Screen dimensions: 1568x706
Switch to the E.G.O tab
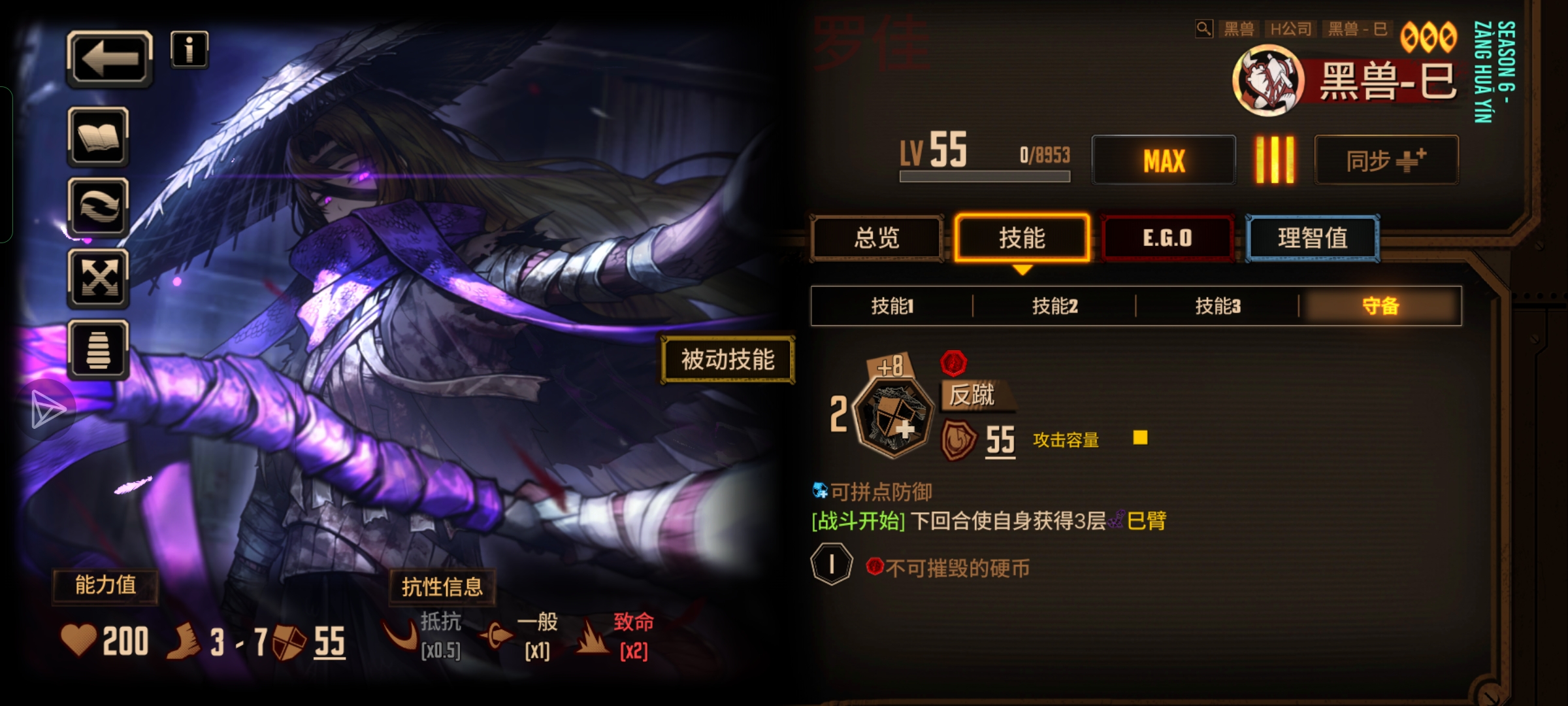[x=1167, y=238]
